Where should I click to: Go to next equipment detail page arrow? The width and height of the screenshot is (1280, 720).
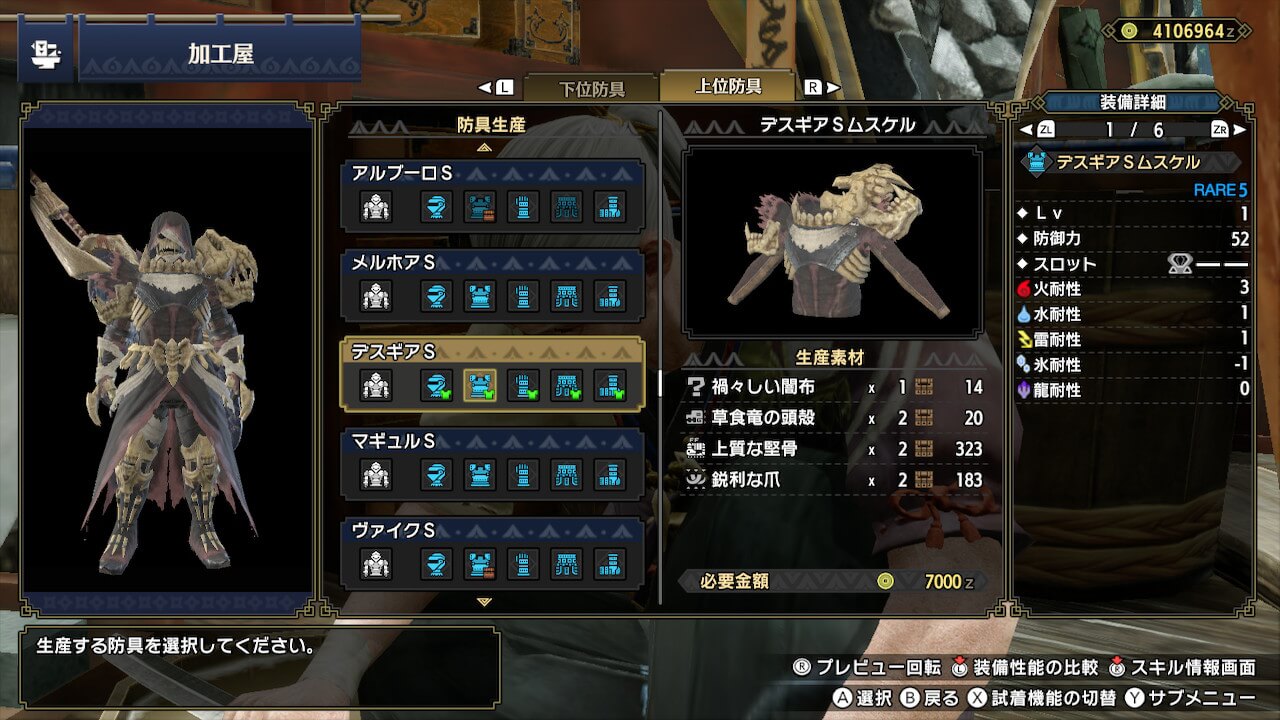(1241, 130)
